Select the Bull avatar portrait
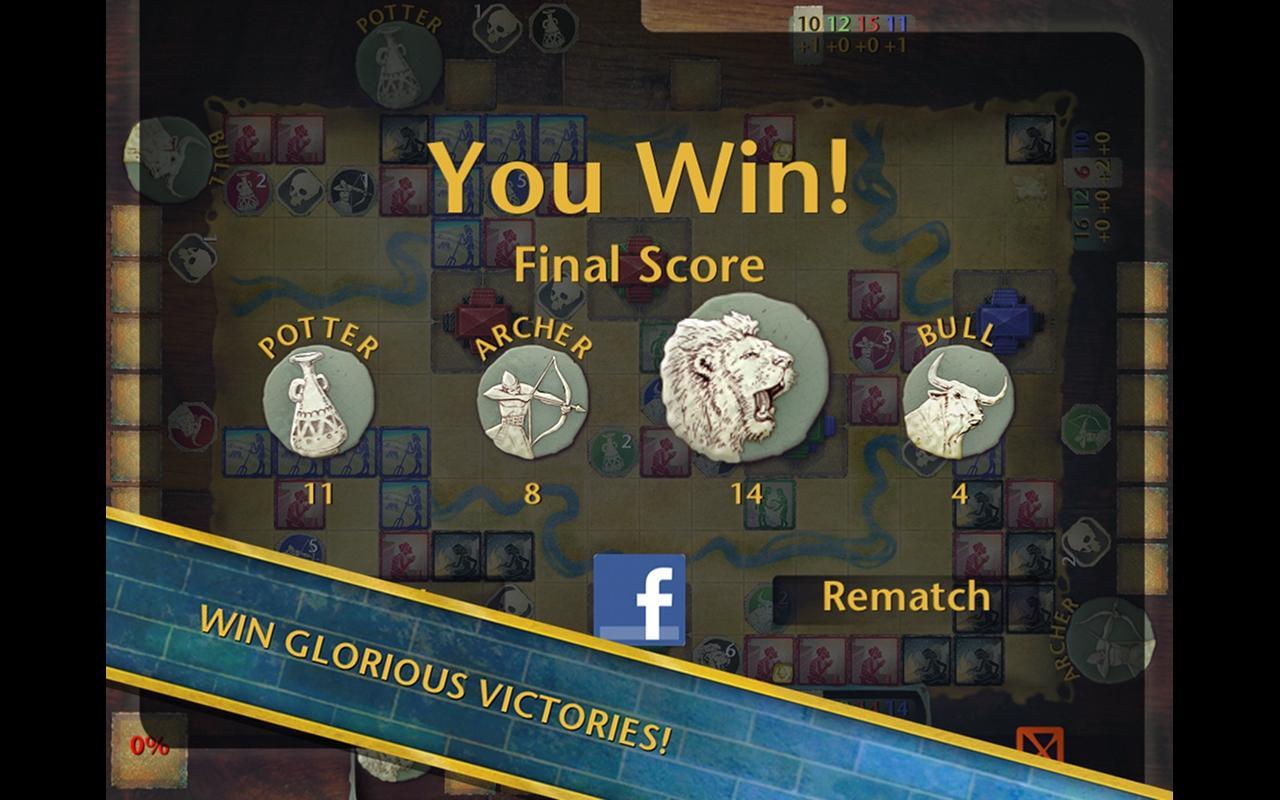This screenshot has height=800, width=1280. (960, 405)
